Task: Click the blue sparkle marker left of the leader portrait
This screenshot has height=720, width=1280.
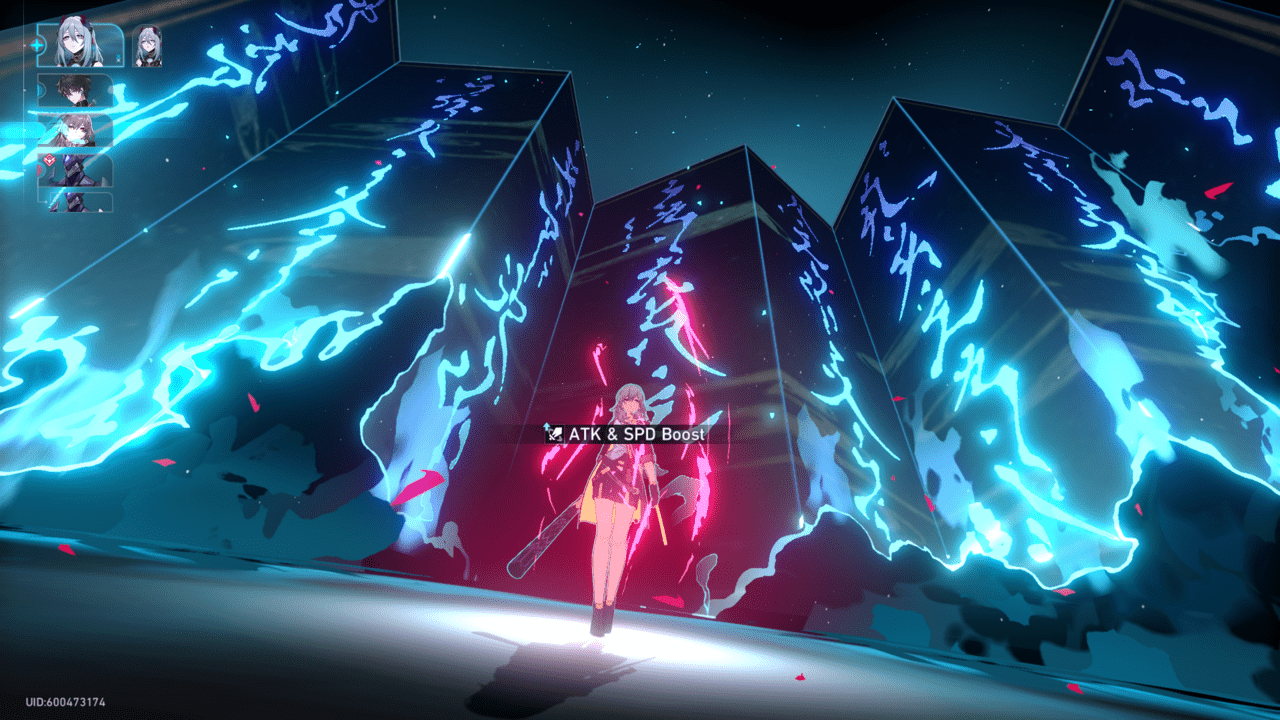Action: click(37, 43)
